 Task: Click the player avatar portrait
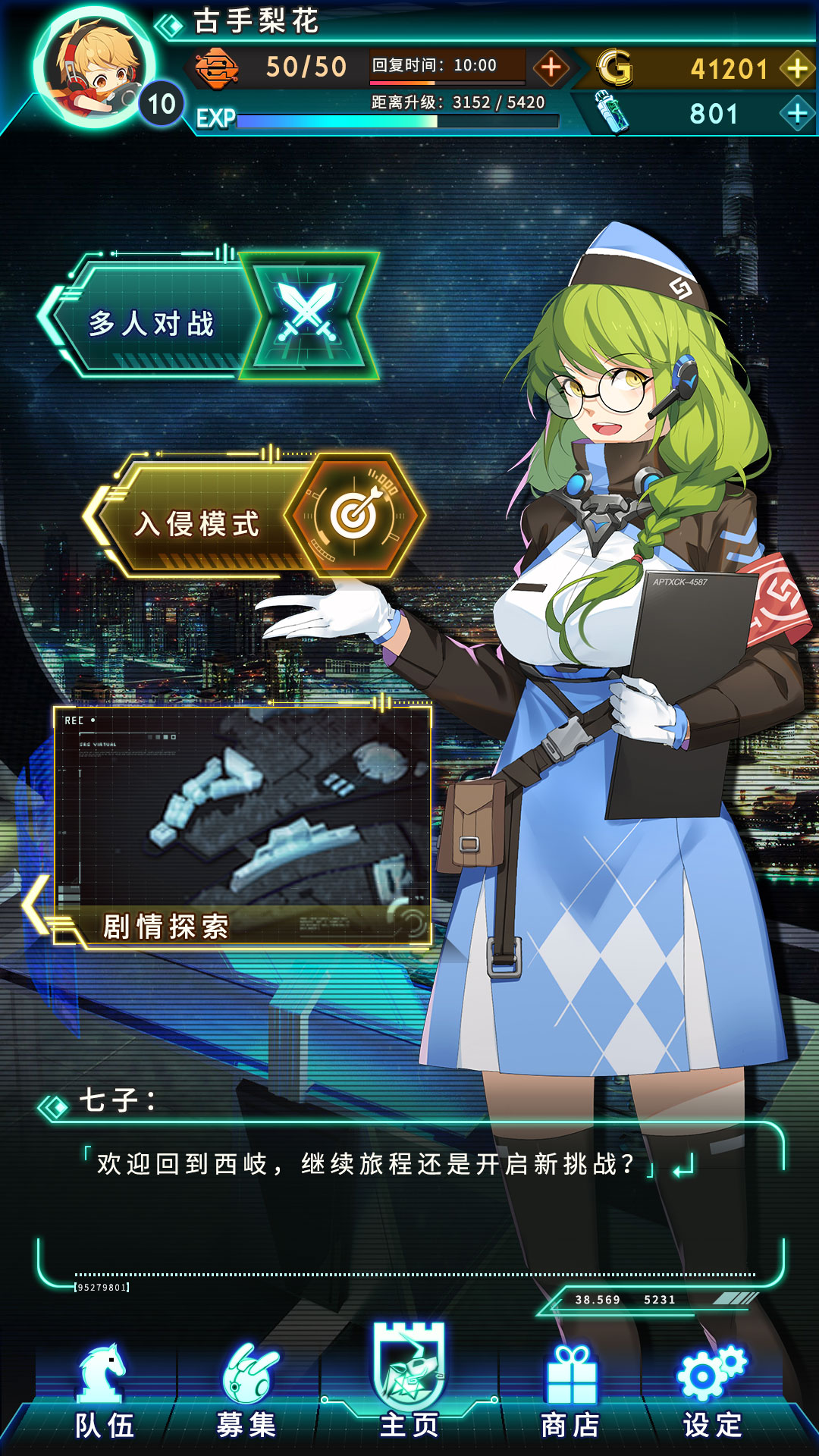[95, 68]
